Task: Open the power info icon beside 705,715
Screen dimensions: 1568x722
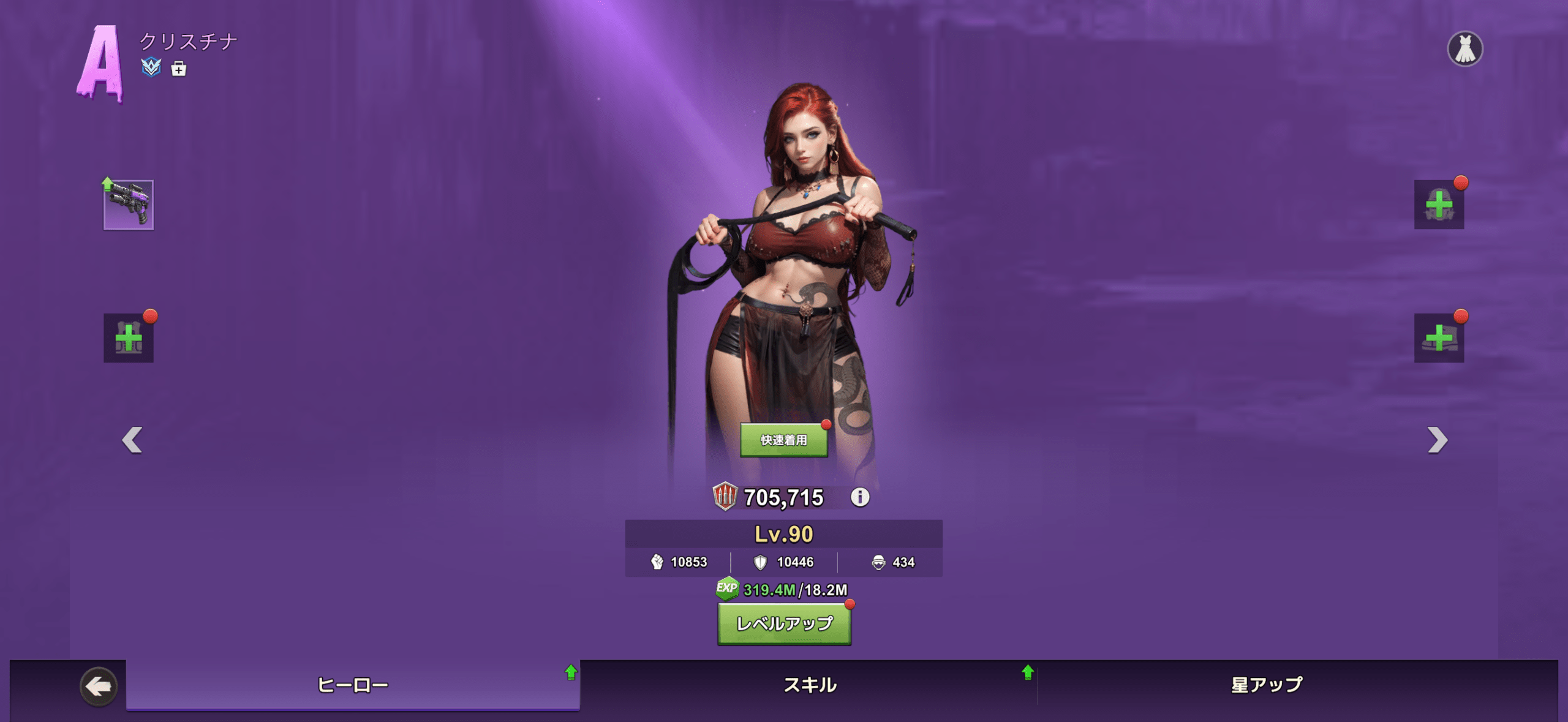Action: (859, 497)
